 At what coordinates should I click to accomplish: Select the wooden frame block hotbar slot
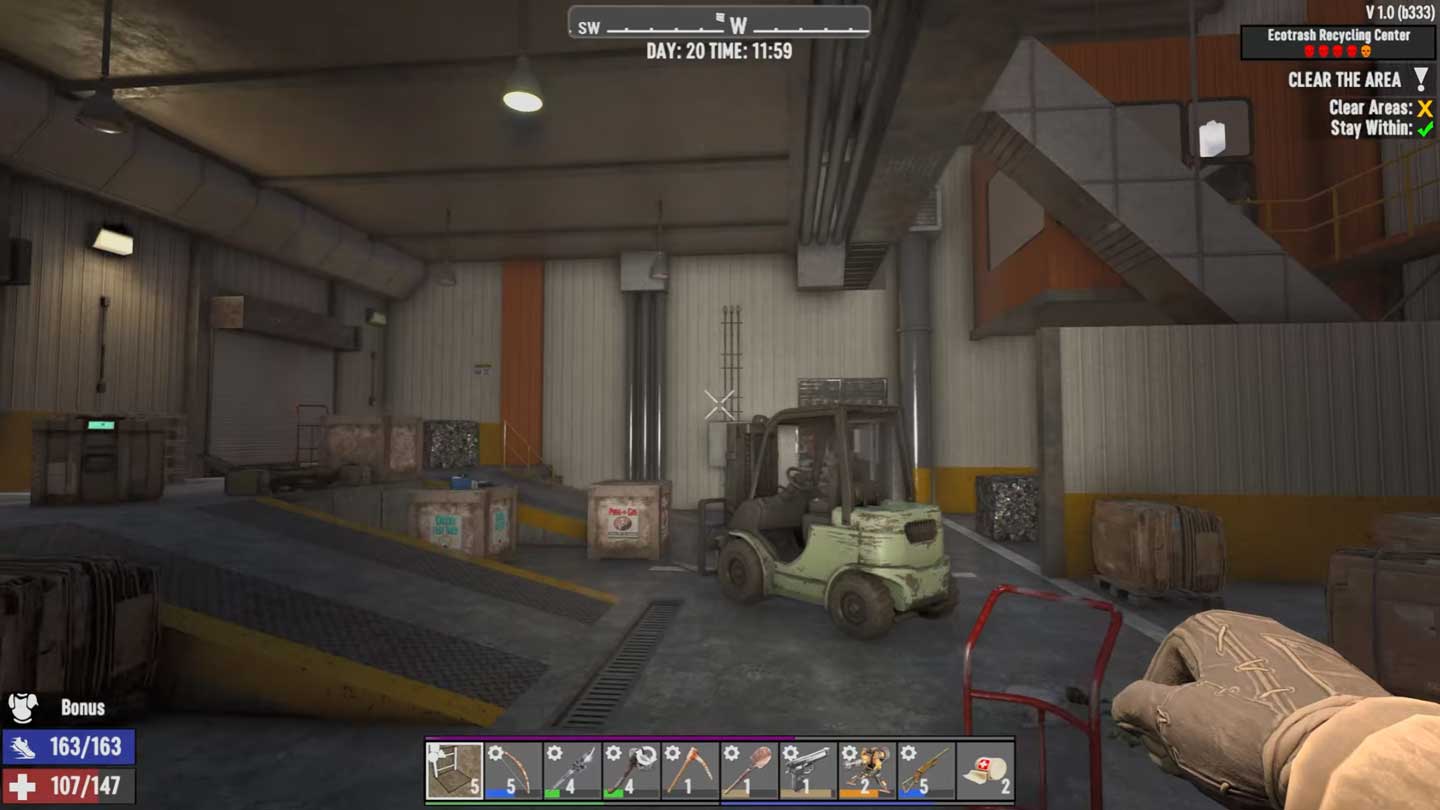tap(455, 770)
